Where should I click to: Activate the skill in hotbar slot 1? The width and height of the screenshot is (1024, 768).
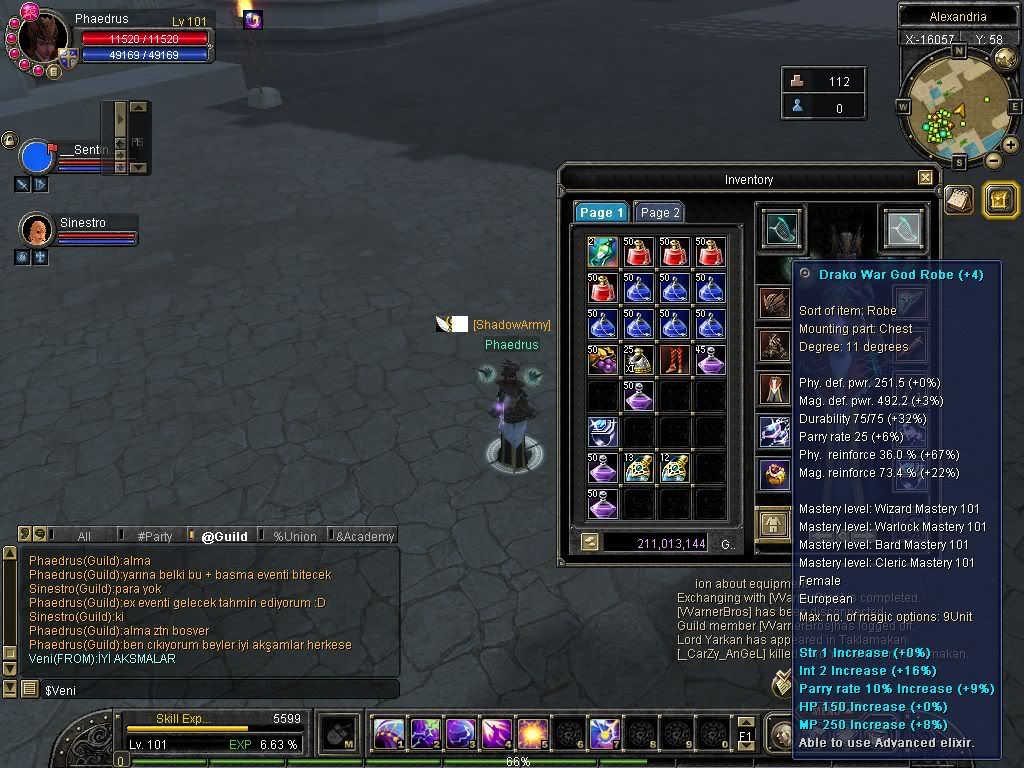388,733
